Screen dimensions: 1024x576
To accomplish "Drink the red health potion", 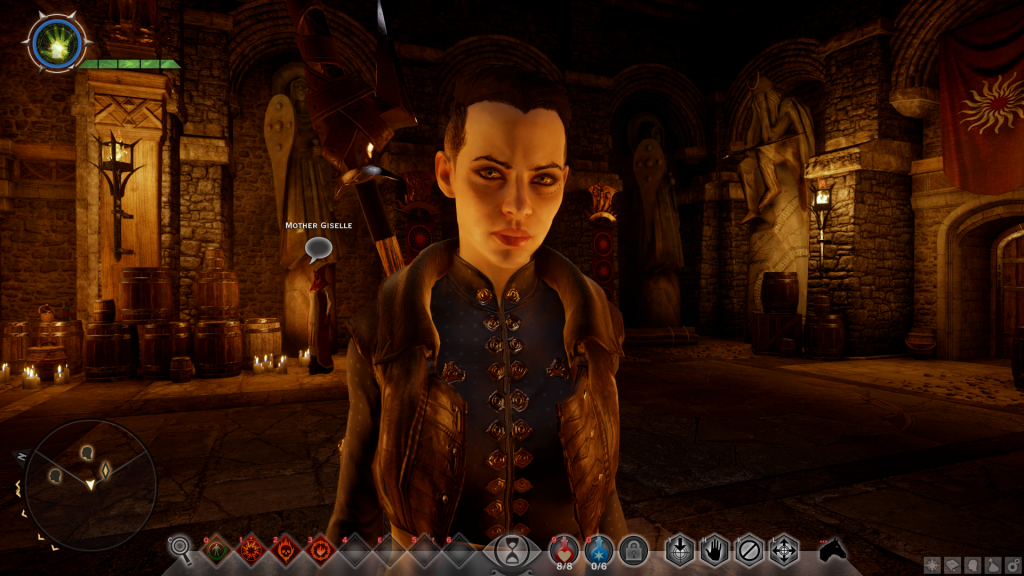I will click(x=565, y=548).
